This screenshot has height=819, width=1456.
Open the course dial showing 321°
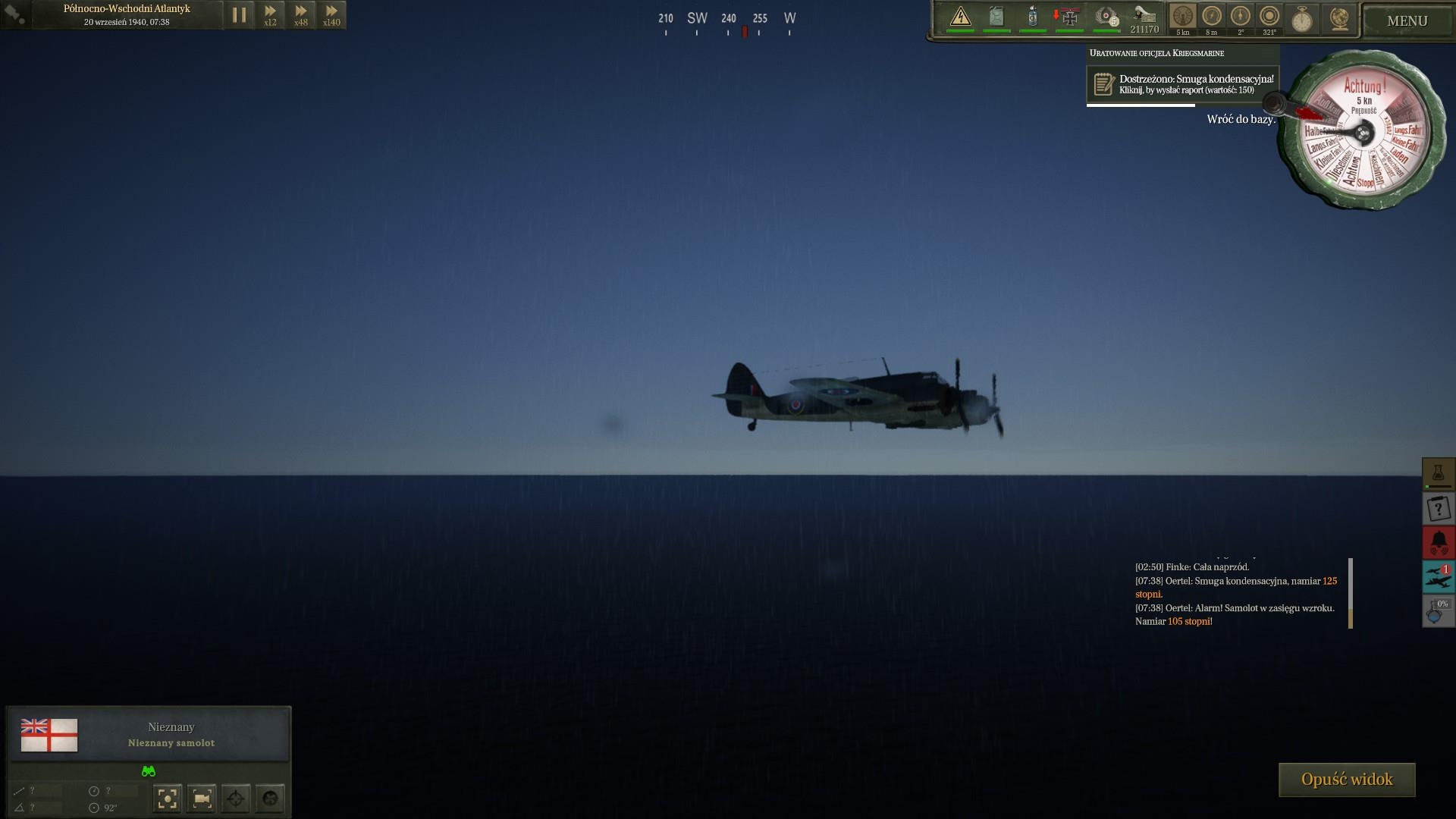click(x=1269, y=18)
